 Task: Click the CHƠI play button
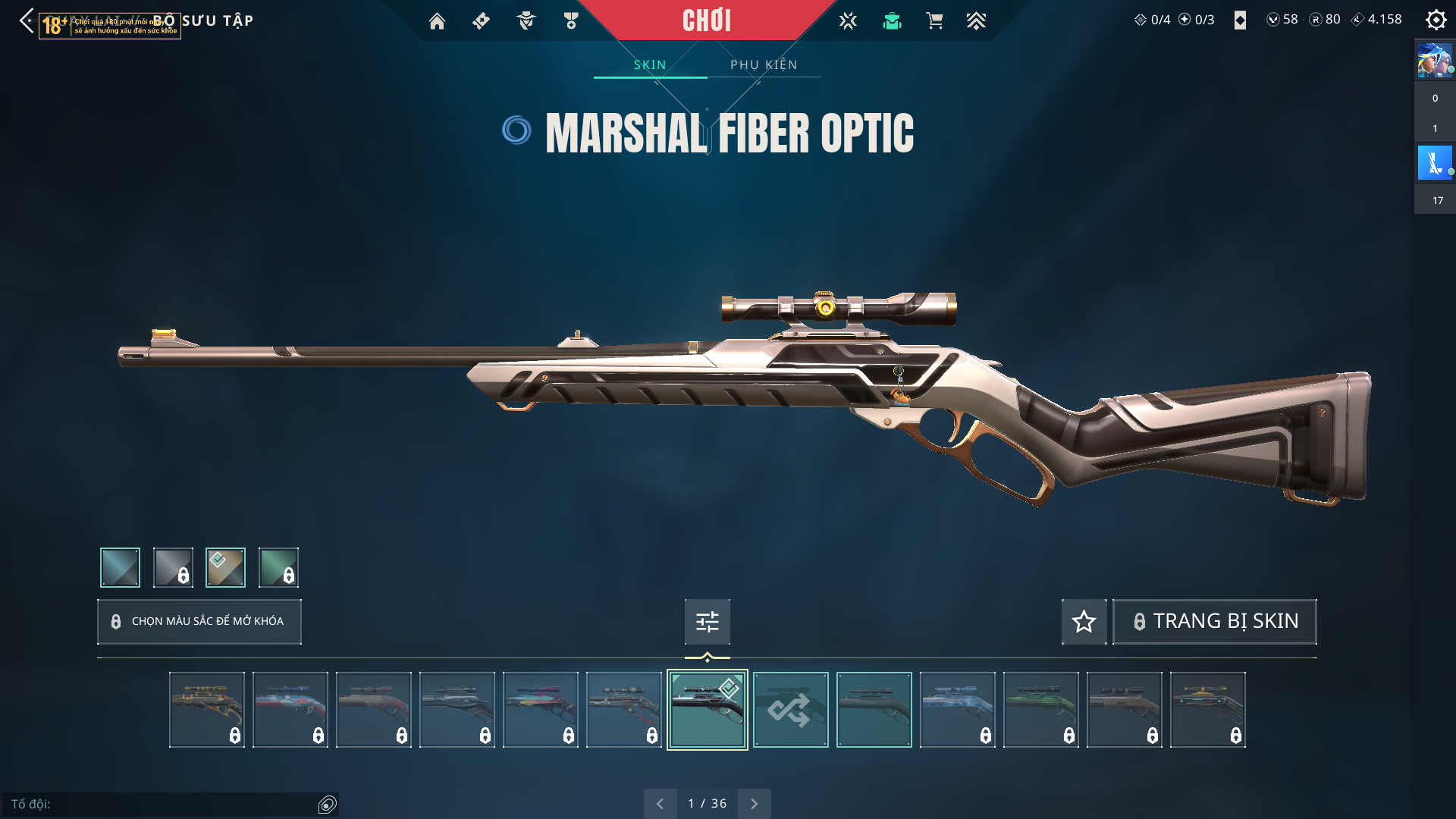(706, 20)
